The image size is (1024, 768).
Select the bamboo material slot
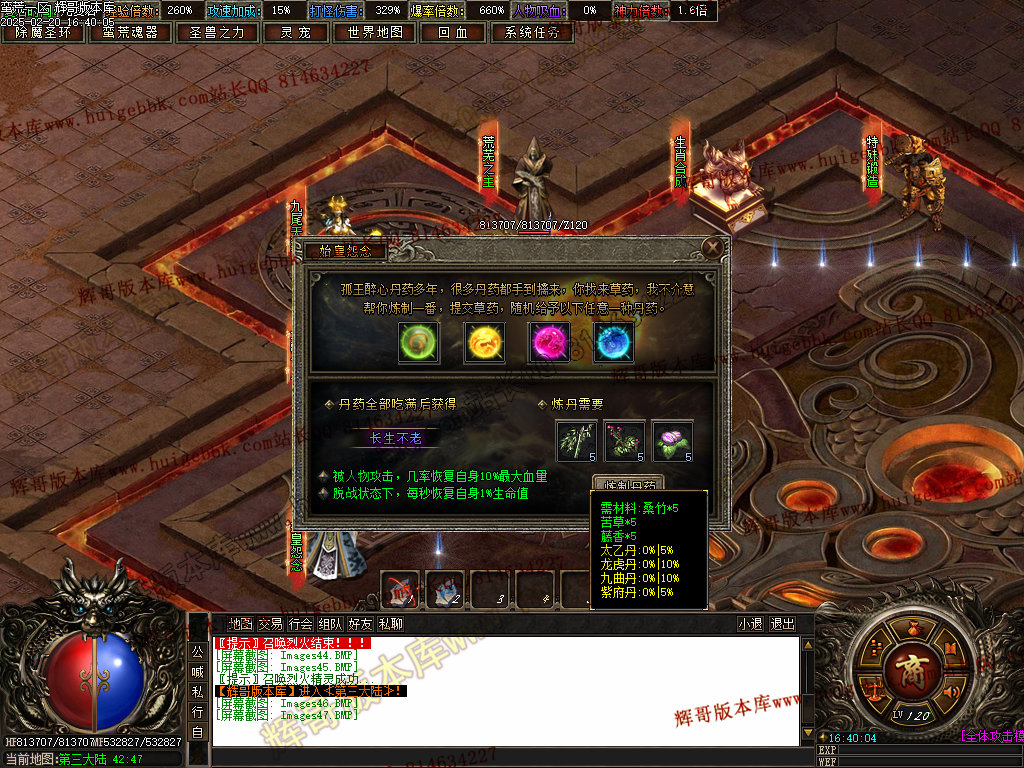(576, 441)
